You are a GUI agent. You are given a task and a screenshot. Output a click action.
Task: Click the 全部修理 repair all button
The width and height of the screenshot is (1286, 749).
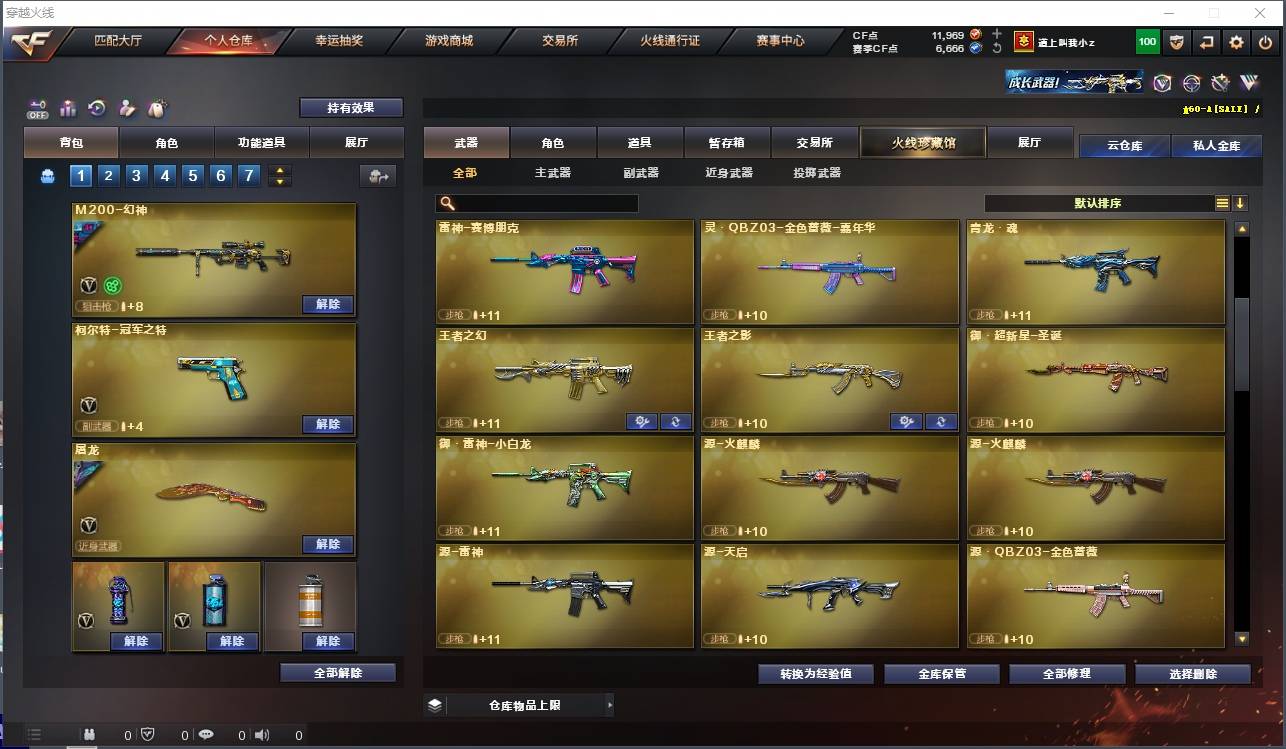[1066, 674]
